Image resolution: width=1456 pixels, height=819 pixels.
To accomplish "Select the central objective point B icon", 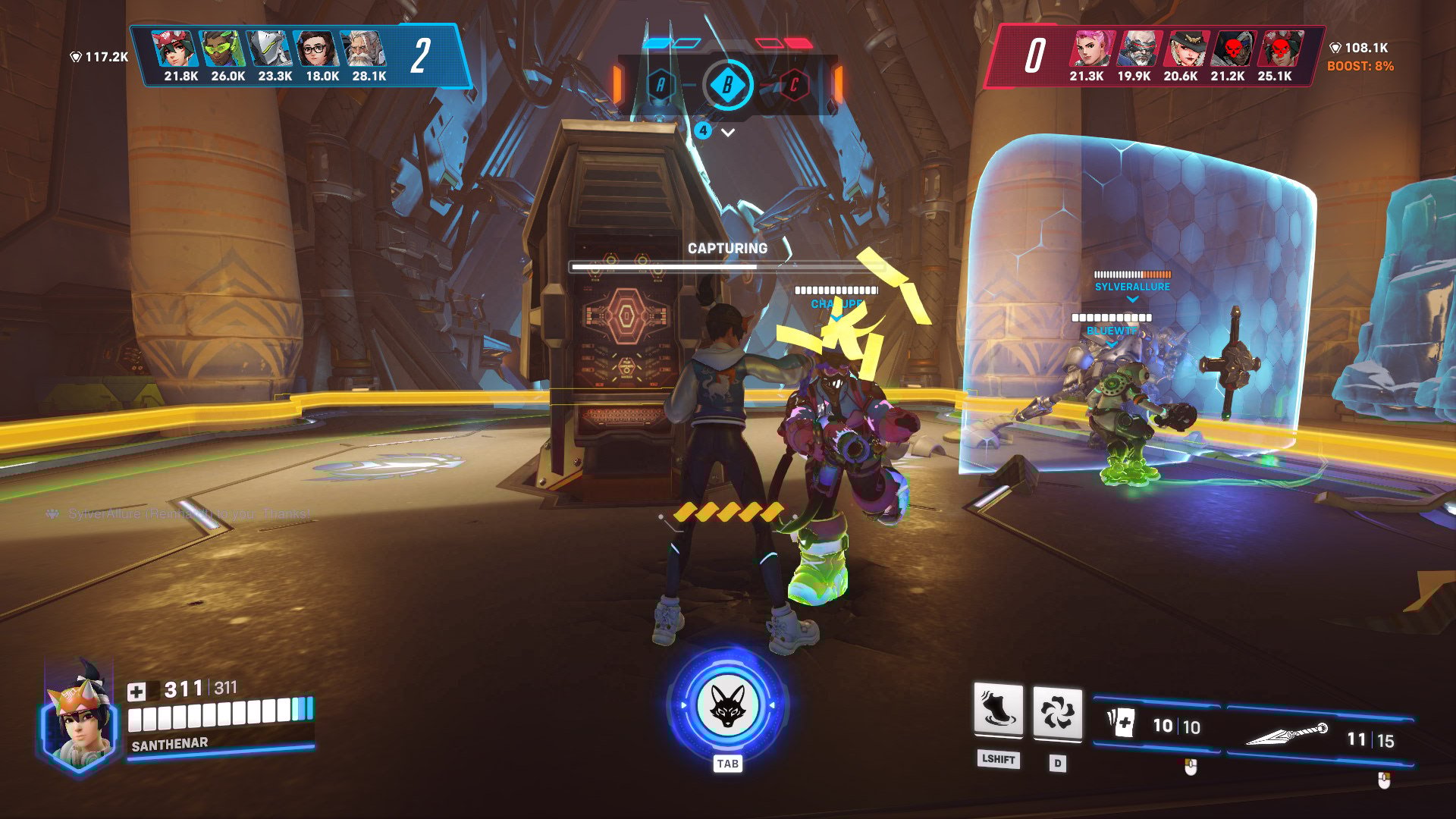I will 728,86.
